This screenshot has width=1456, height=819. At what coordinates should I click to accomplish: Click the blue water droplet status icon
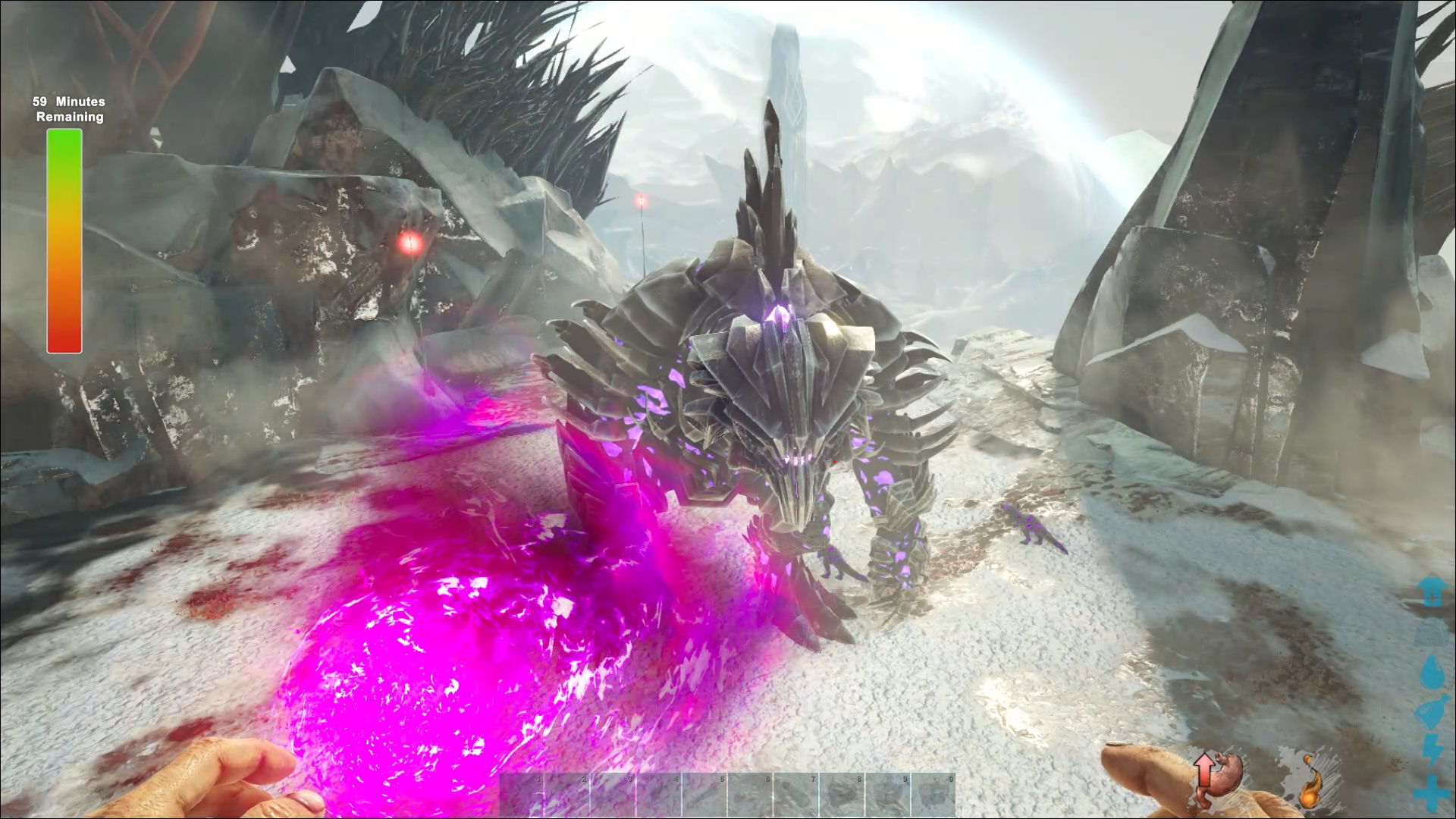[x=1432, y=671]
